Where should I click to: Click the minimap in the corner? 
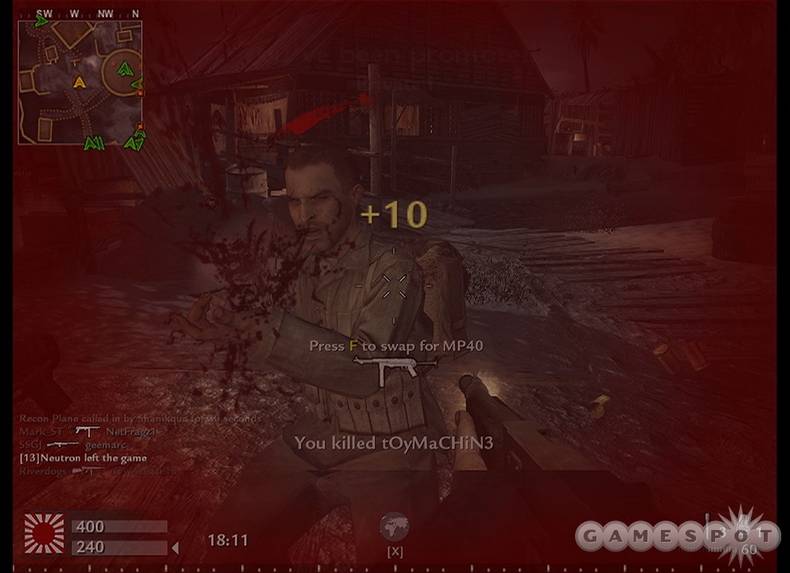[80, 82]
